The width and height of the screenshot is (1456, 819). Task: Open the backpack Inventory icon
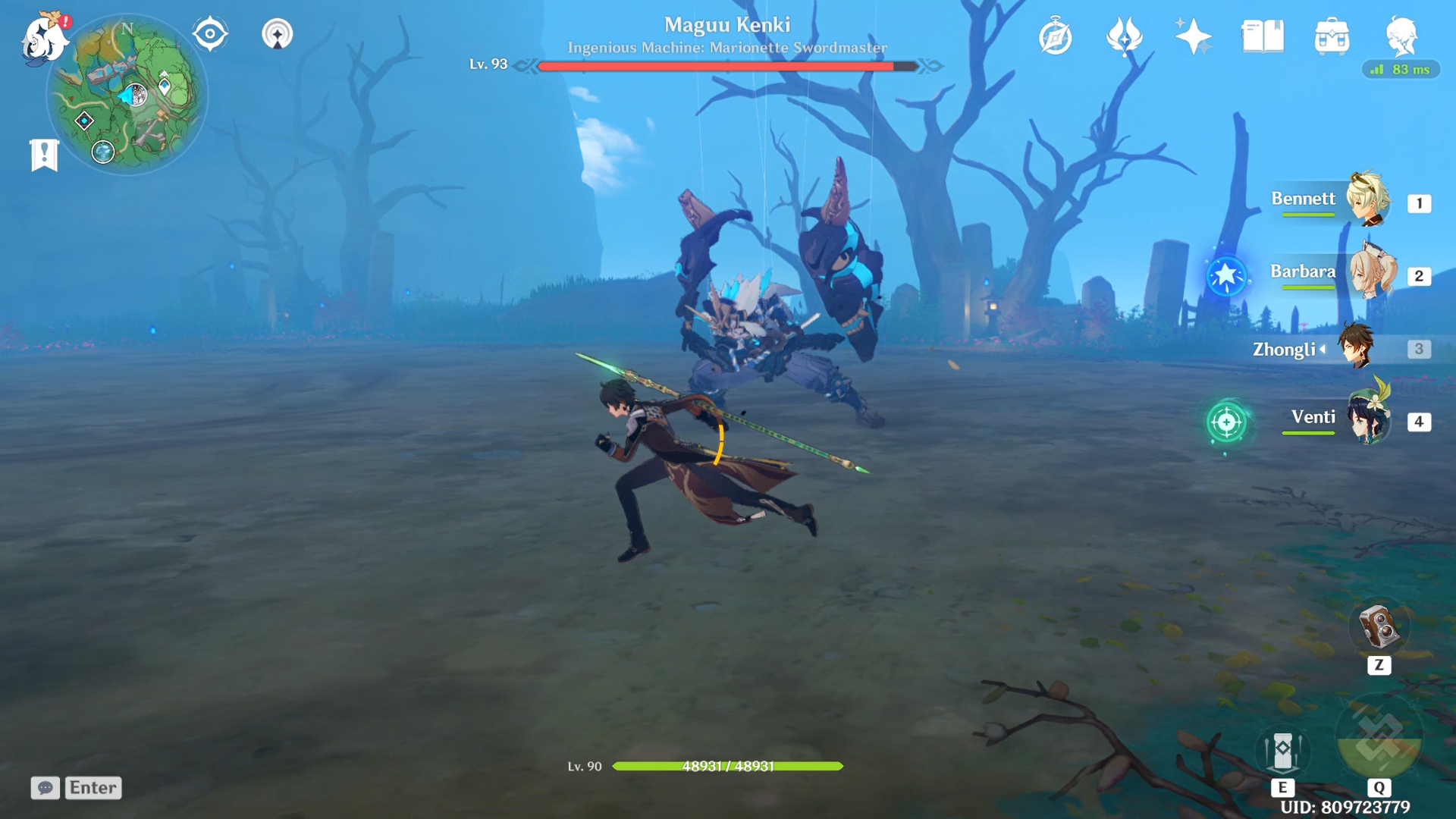[x=1332, y=34]
